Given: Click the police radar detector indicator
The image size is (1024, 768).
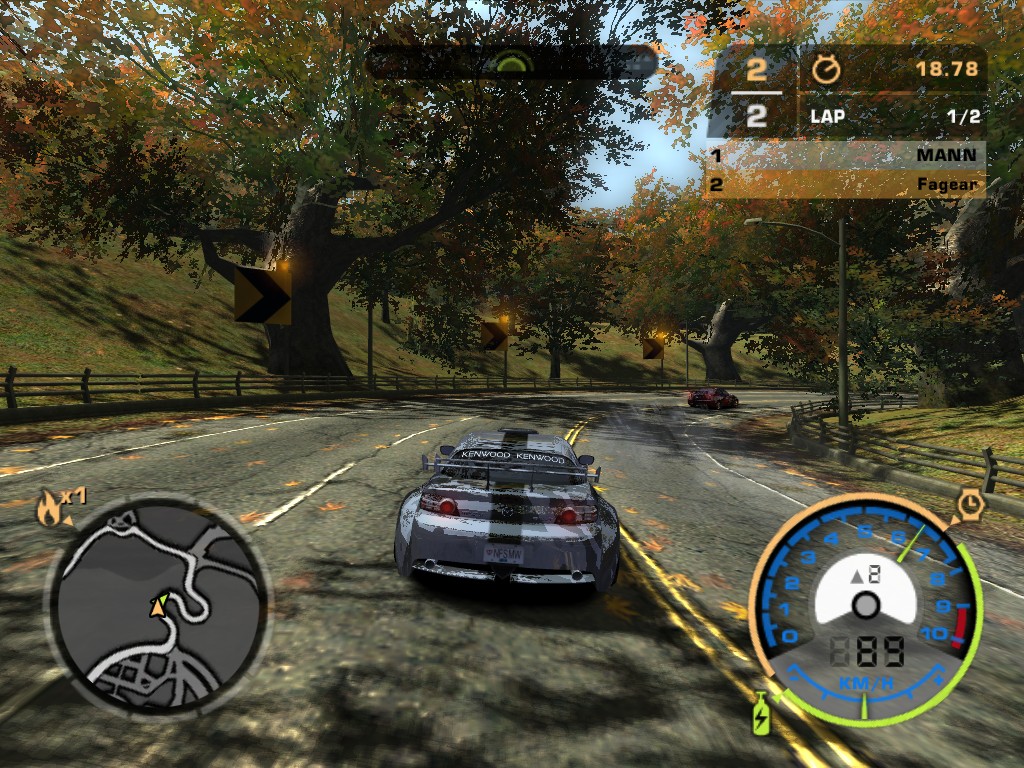Looking at the screenshot, I should [510, 62].
